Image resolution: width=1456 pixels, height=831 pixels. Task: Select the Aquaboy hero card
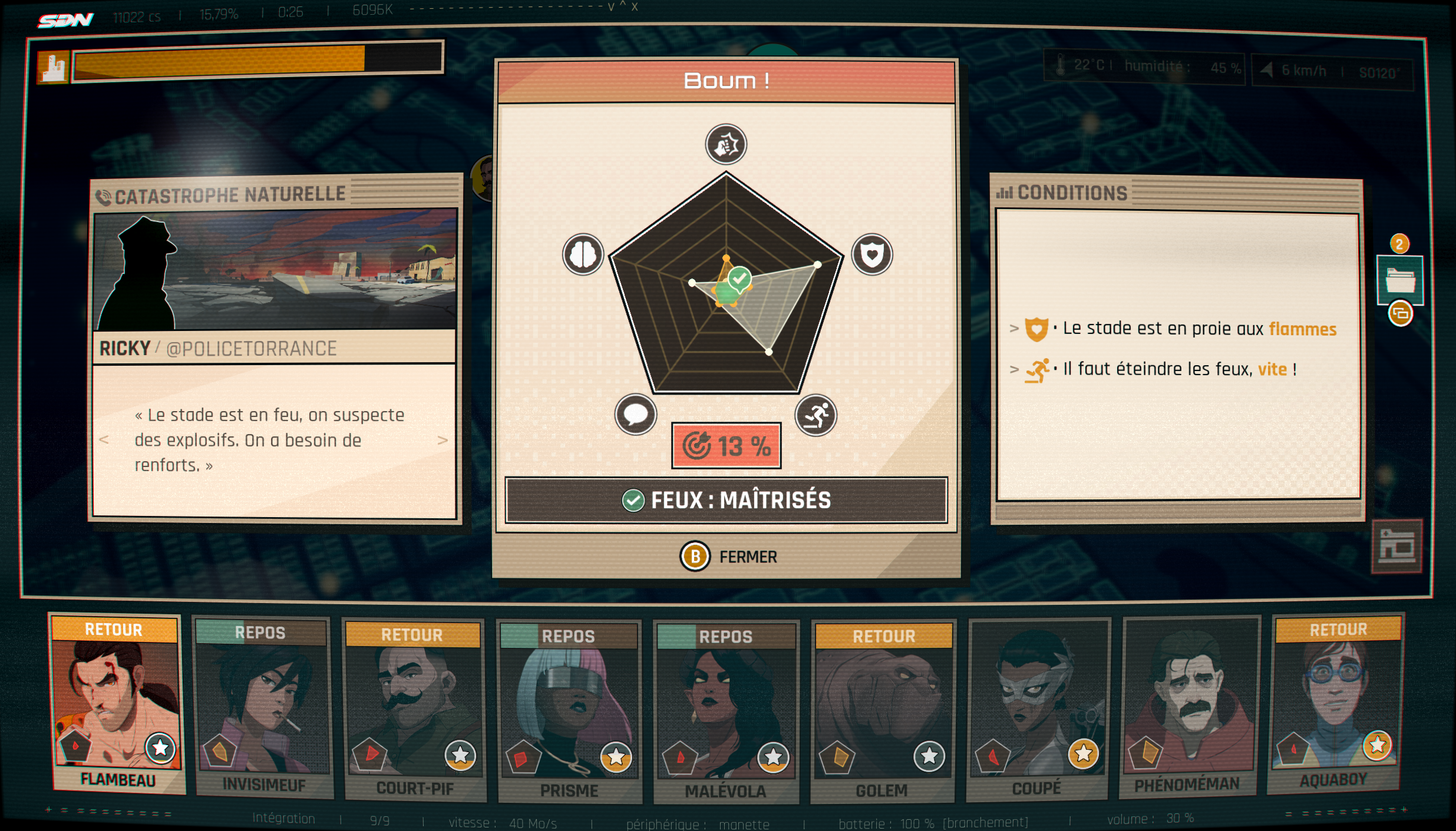1336,704
